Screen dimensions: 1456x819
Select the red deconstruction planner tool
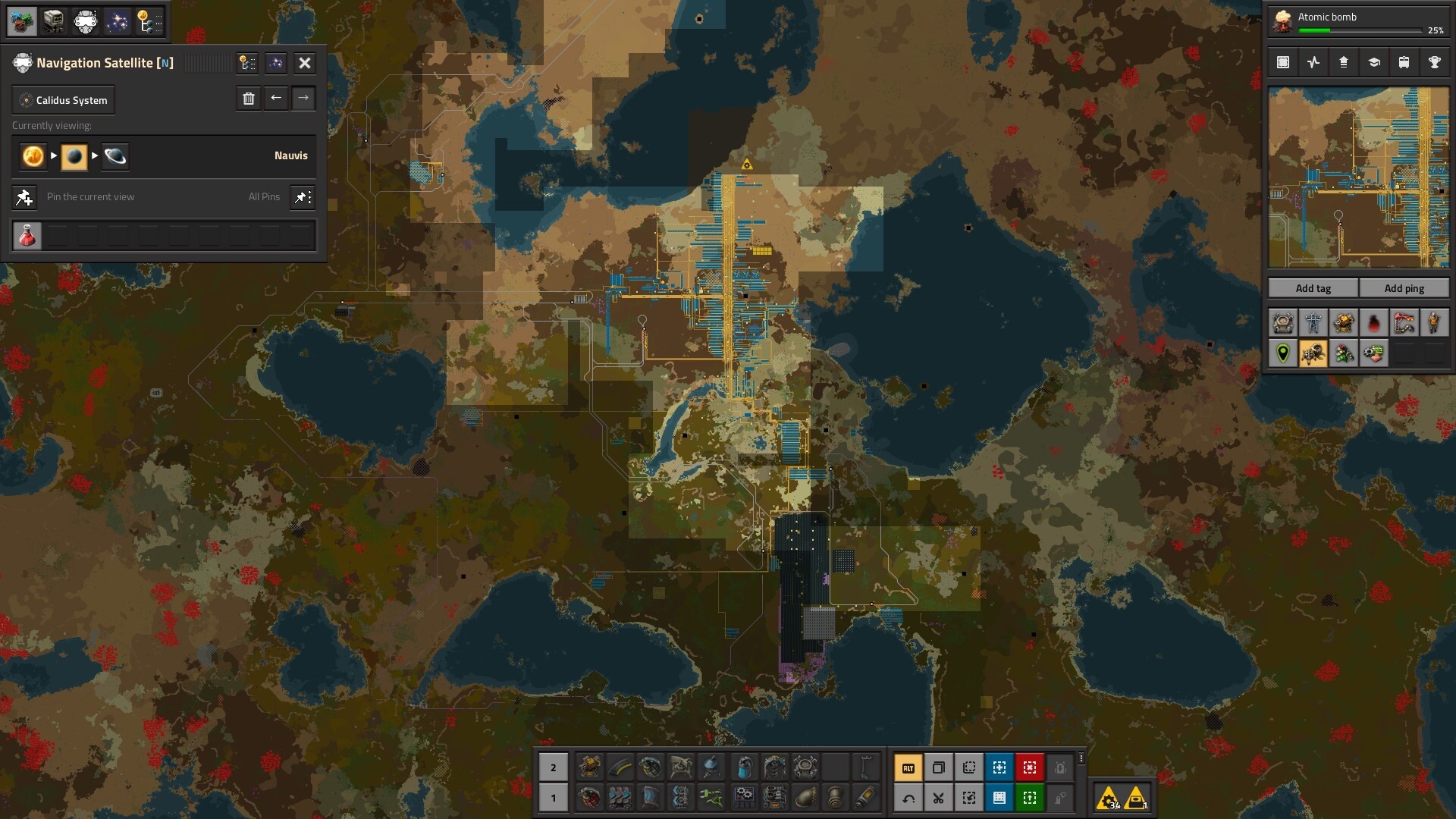click(1029, 768)
